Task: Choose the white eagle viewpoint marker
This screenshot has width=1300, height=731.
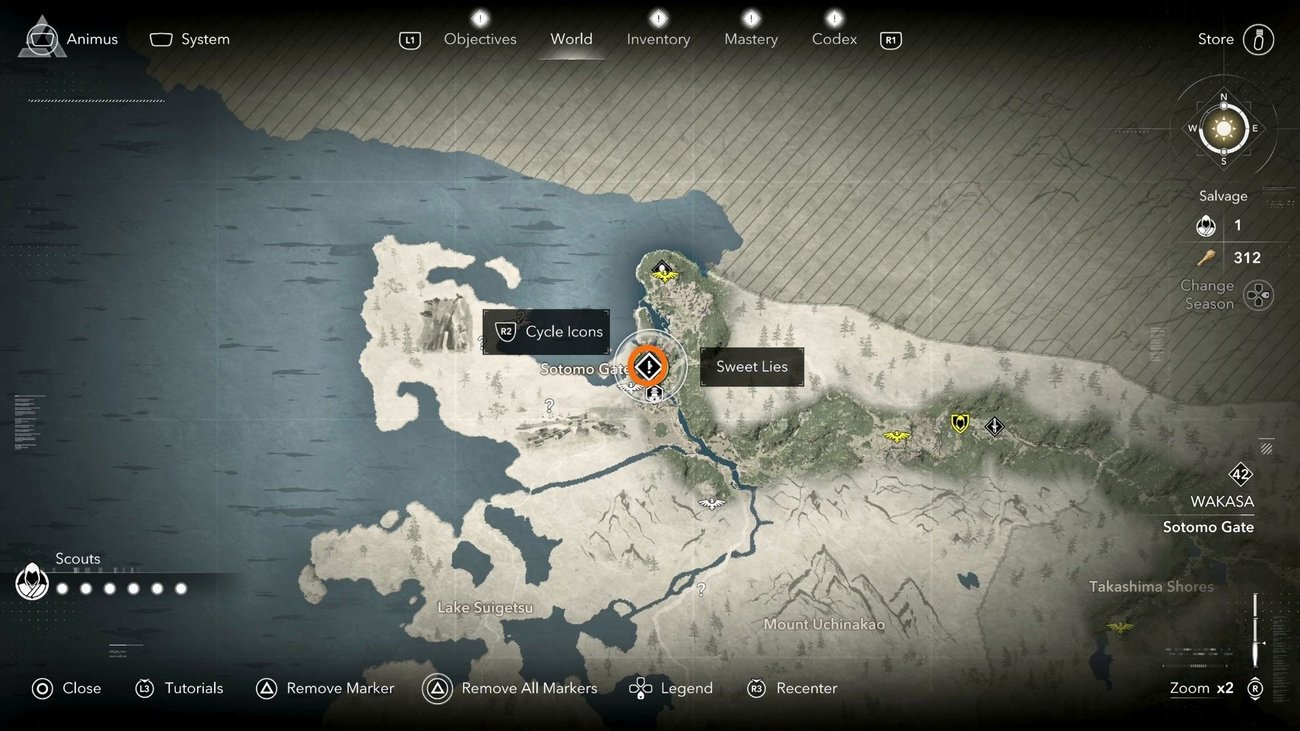Action: click(x=712, y=502)
